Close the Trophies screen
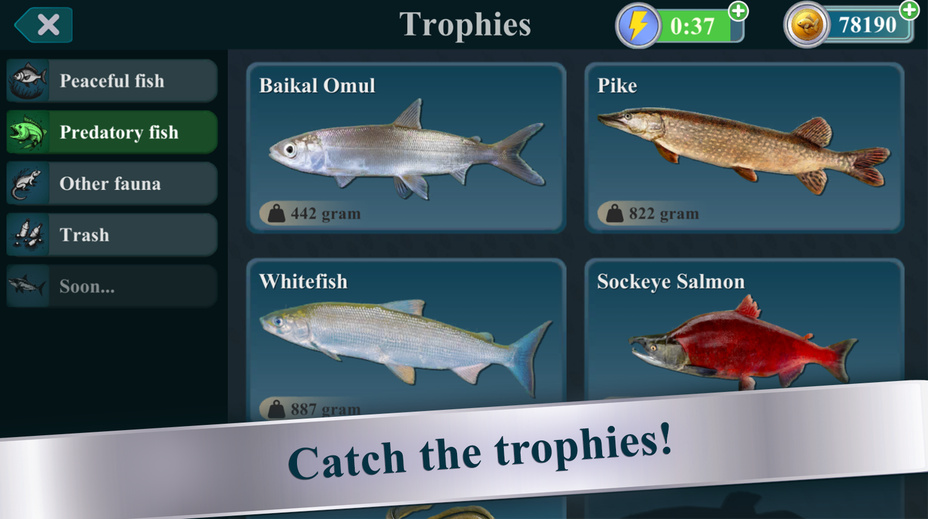The image size is (928, 519). (43, 25)
